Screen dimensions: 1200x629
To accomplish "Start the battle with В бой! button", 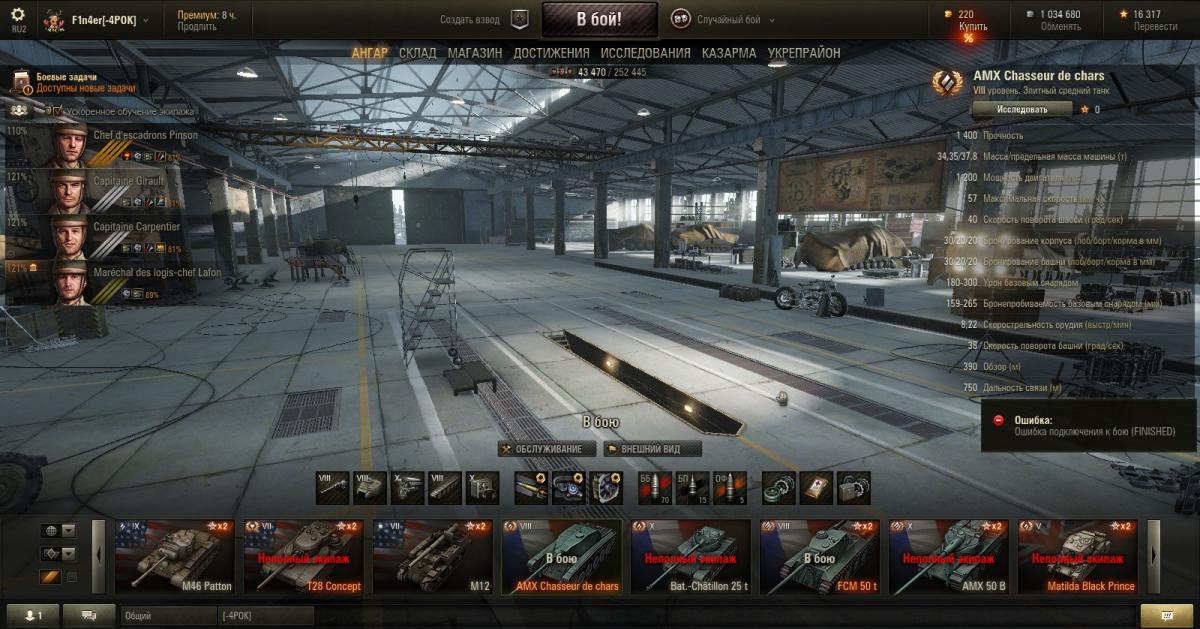I will pyautogui.click(x=599, y=19).
